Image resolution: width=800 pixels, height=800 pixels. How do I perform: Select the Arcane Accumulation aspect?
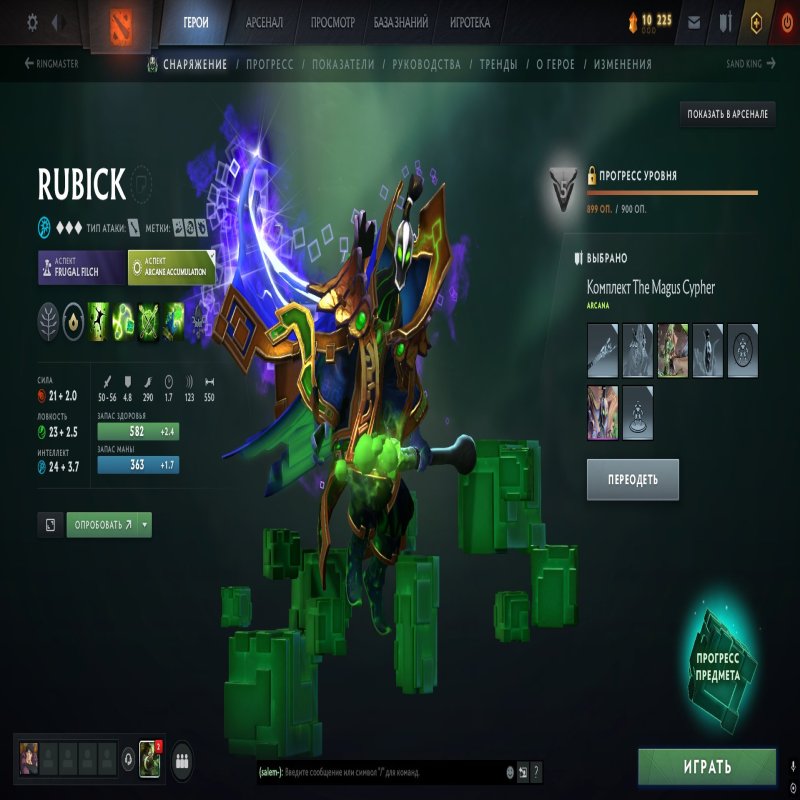pyautogui.click(x=171, y=267)
